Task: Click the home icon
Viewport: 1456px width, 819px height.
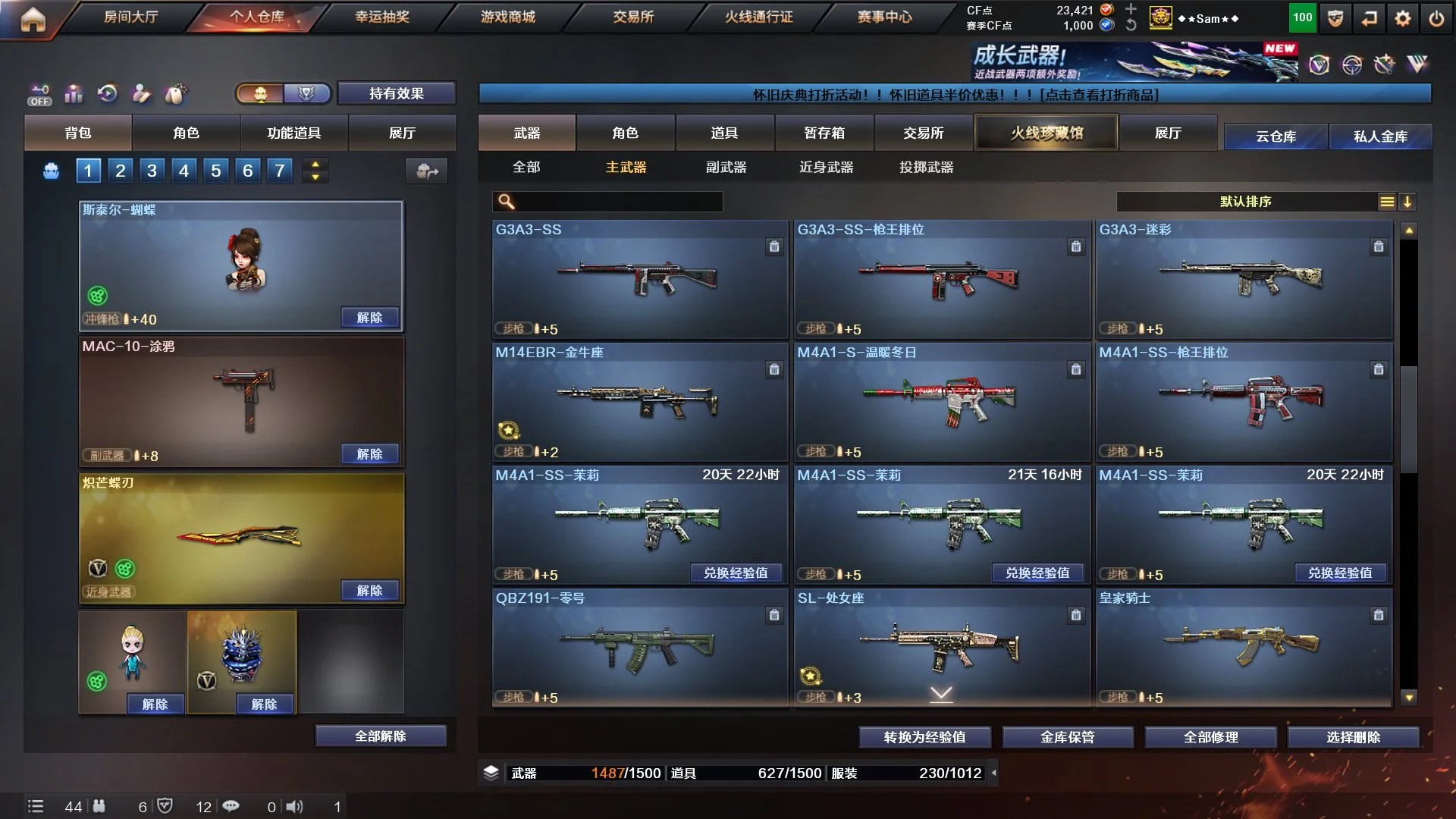Action: 33,19
